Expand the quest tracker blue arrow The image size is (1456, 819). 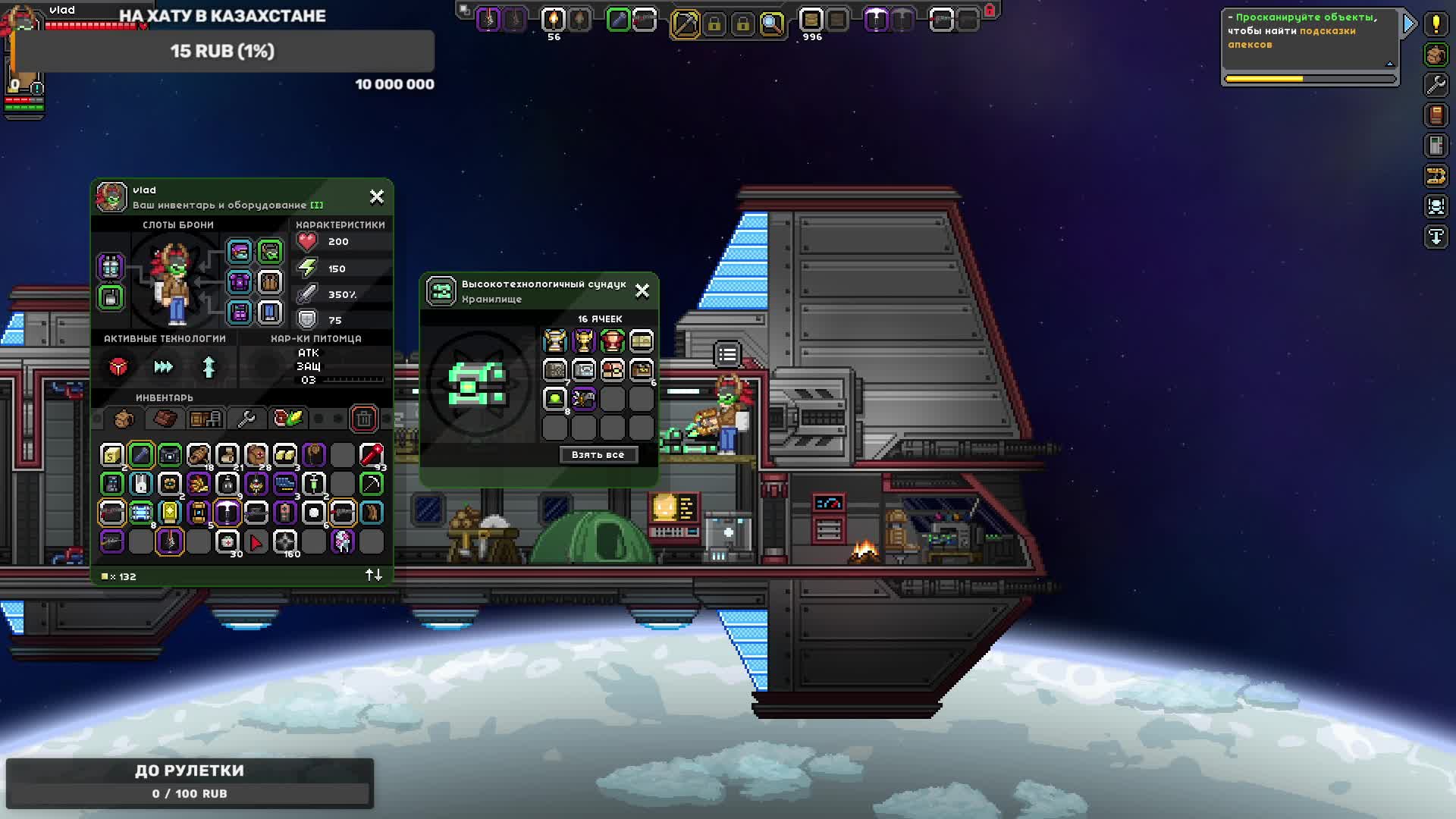tap(1409, 24)
